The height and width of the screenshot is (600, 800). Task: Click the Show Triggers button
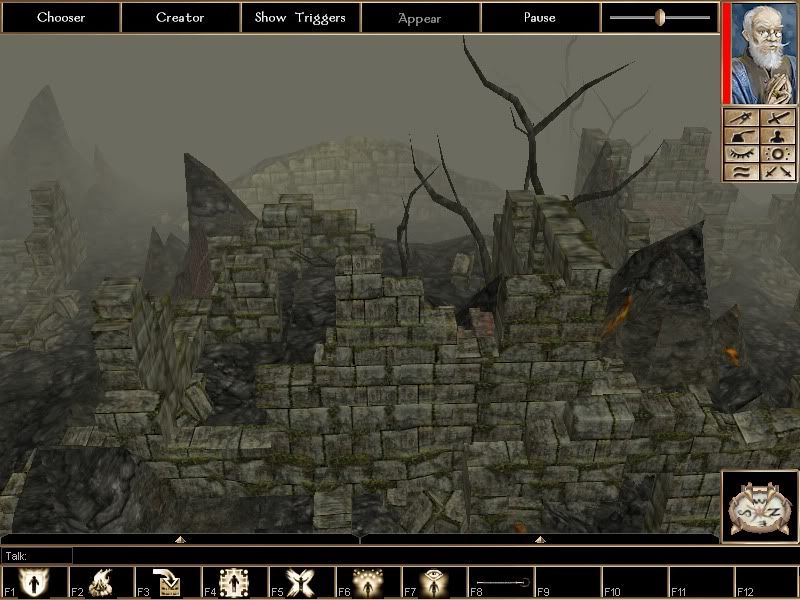(x=300, y=17)
